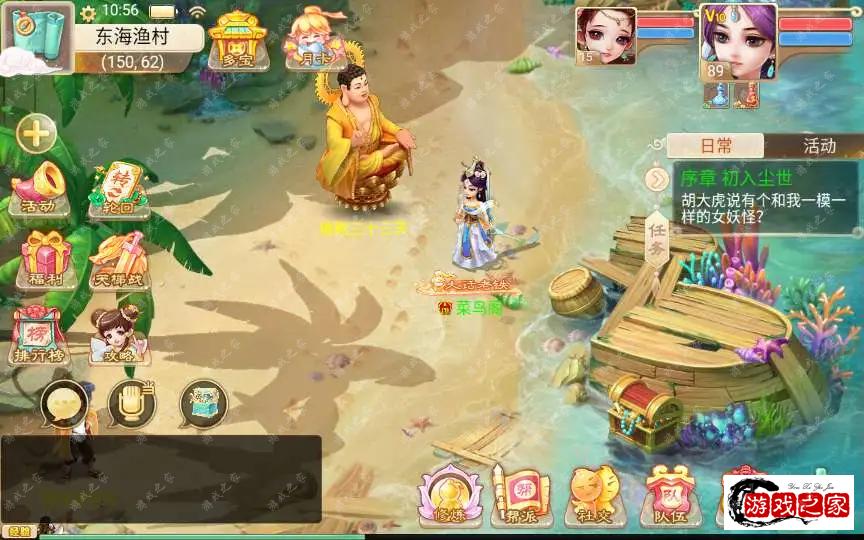
Task: Switch to the 日常 tab
Action: coord(716,146)
